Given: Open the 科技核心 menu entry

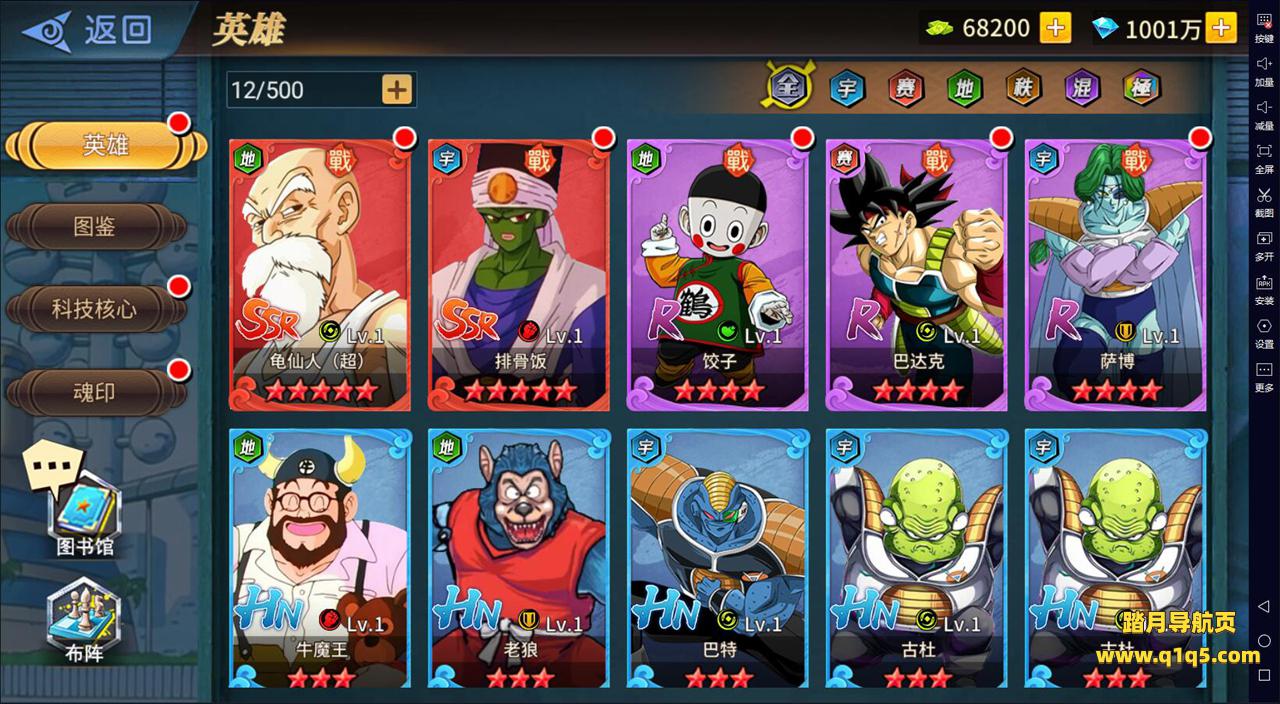Looking at the screenshot, I should click(x=95, y=309).
